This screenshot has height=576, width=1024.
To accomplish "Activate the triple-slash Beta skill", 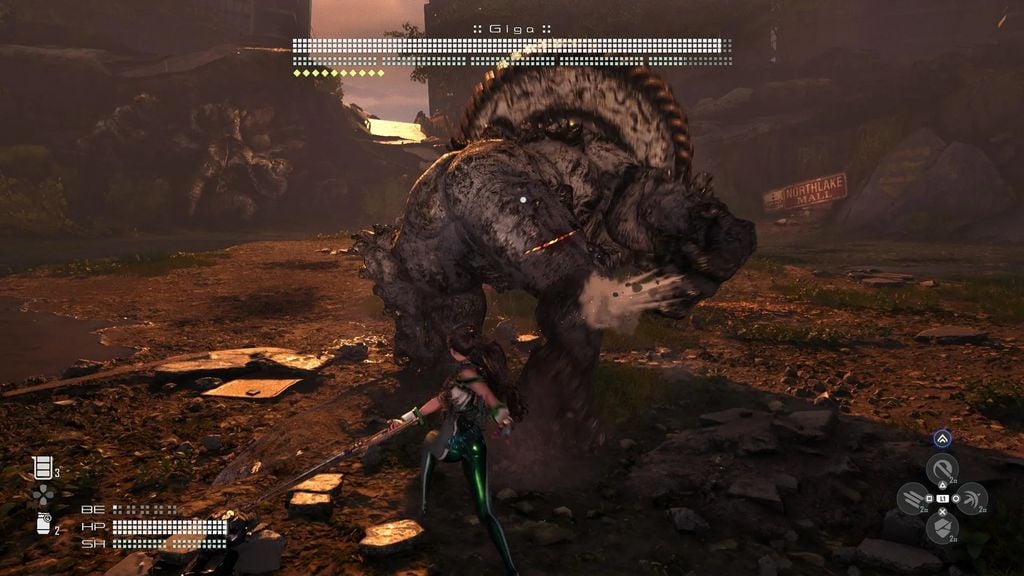I will tap(912, 498).
